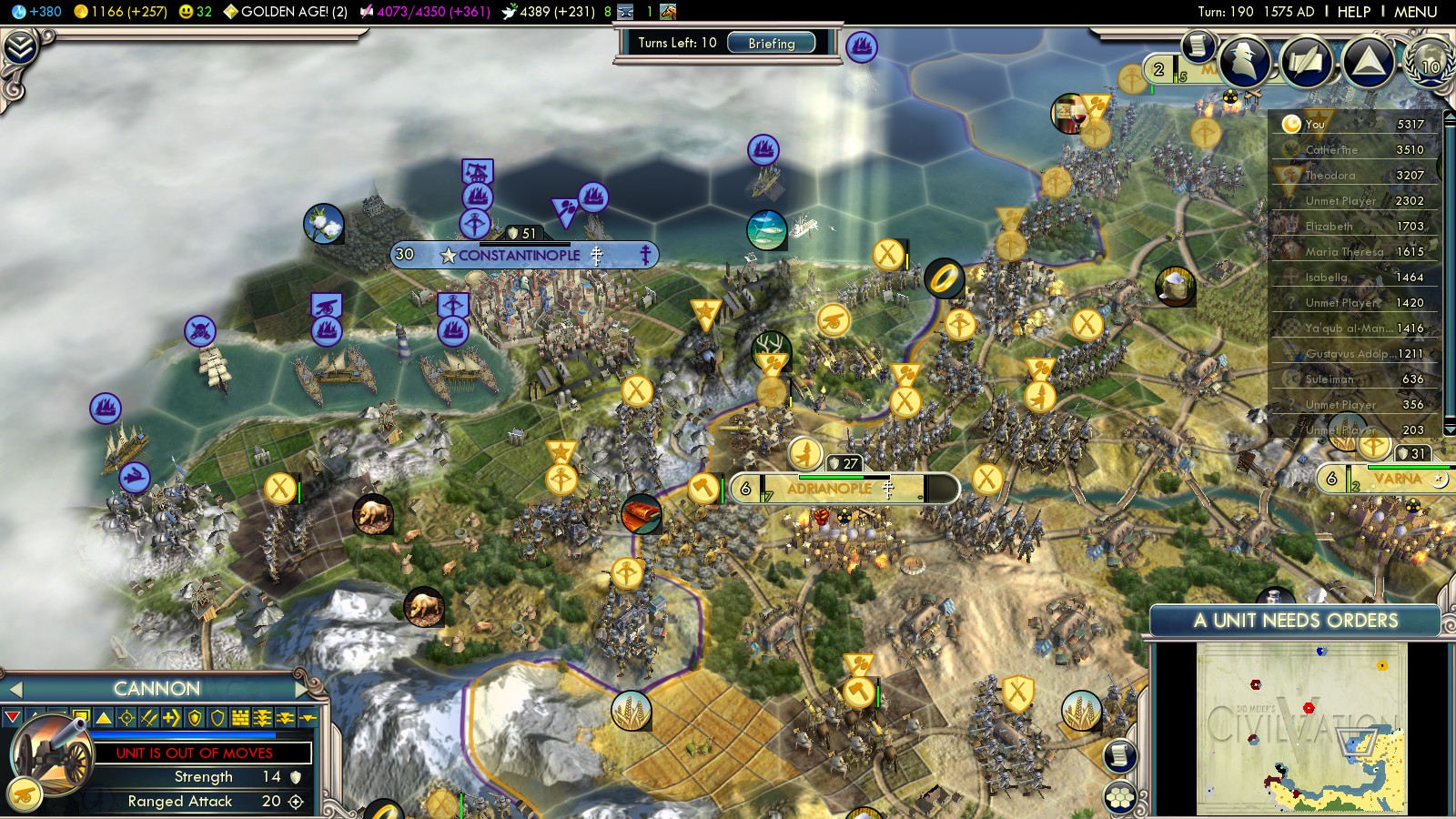Open the main MENU
Image resolution: width=1456 pixels, height=819 pixels.
coord(1415,12)
